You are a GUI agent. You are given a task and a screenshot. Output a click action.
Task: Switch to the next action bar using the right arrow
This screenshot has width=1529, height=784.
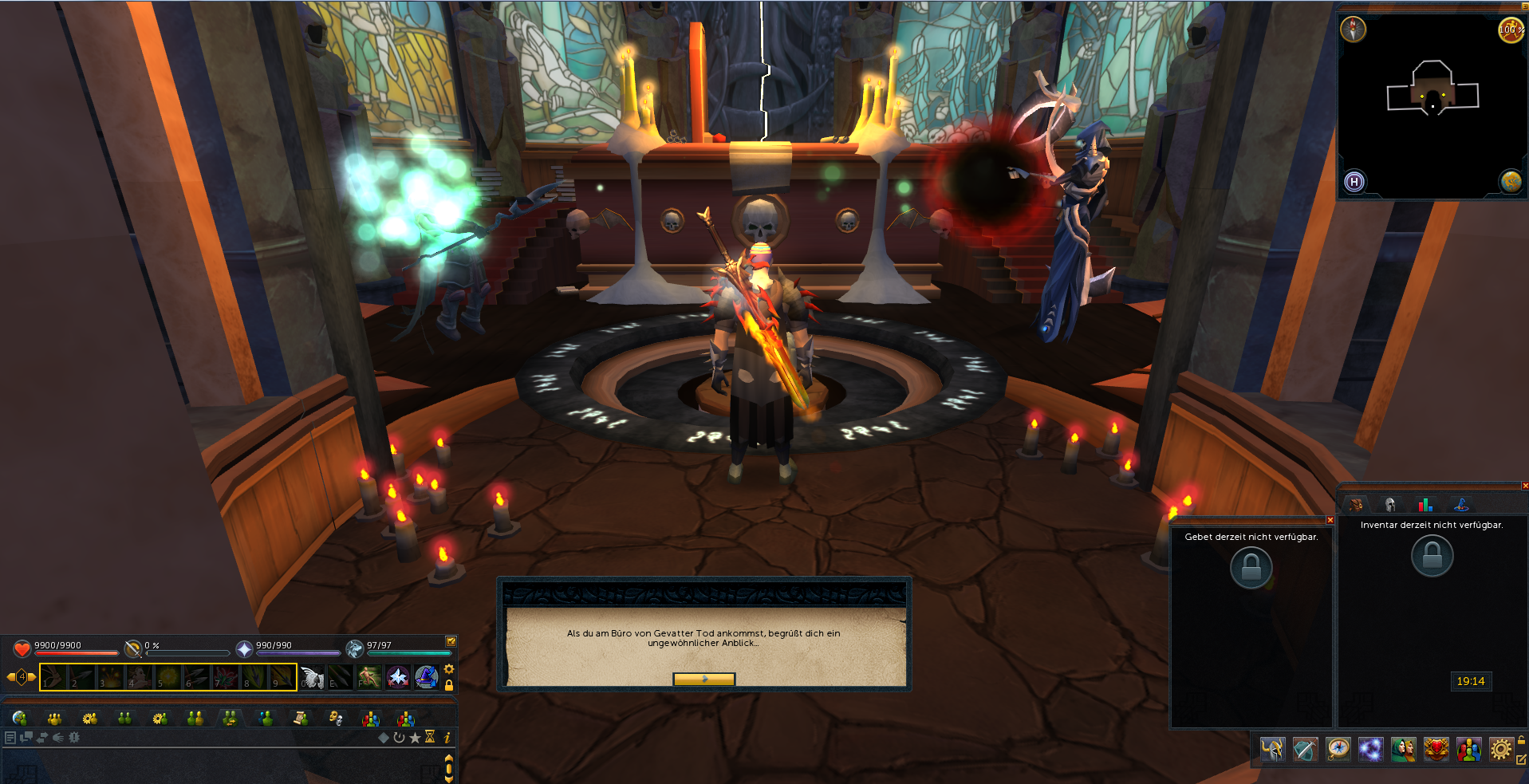(x=33, y=677)
